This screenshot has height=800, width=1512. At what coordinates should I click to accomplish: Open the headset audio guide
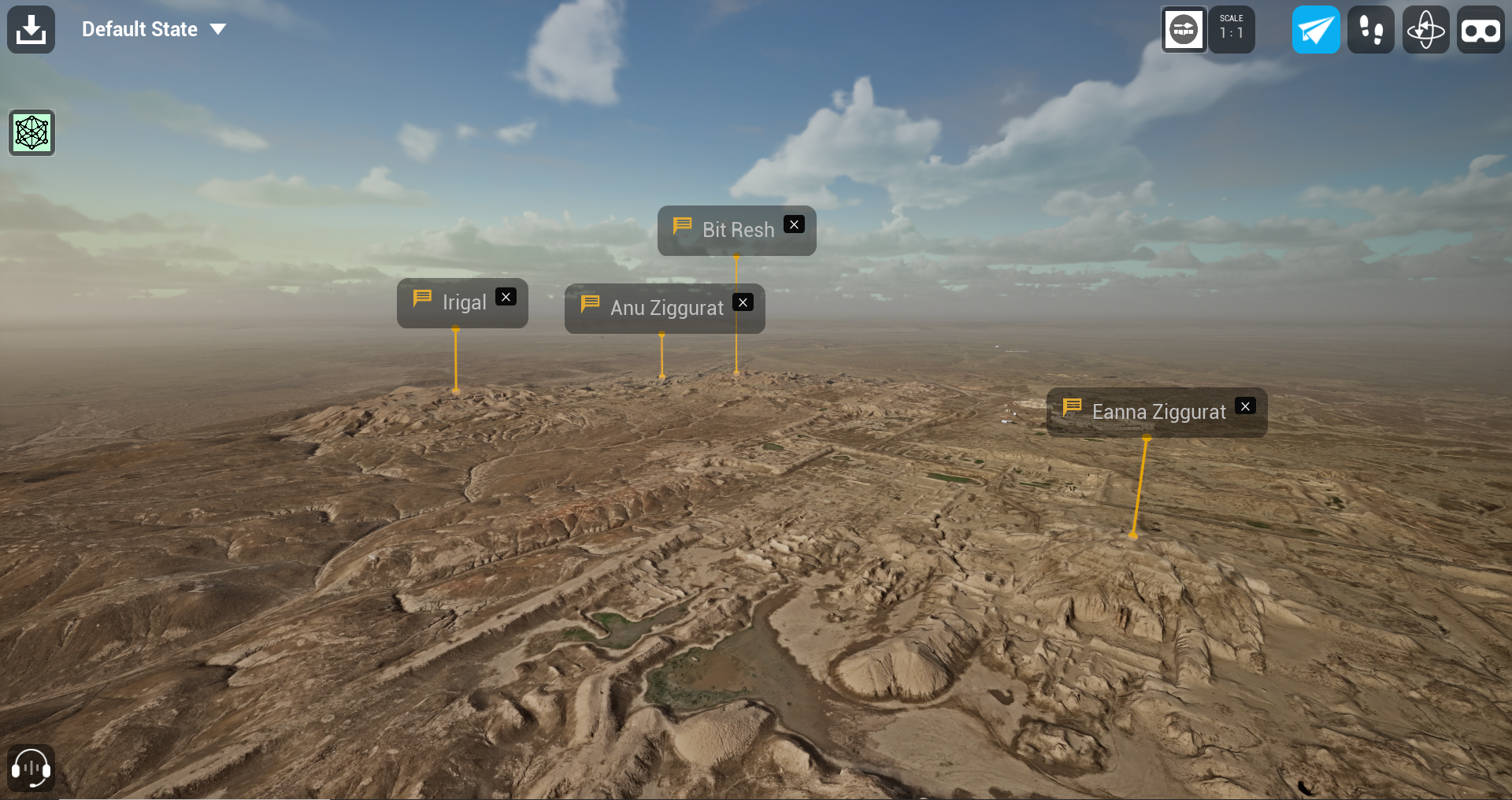[31, 768]
